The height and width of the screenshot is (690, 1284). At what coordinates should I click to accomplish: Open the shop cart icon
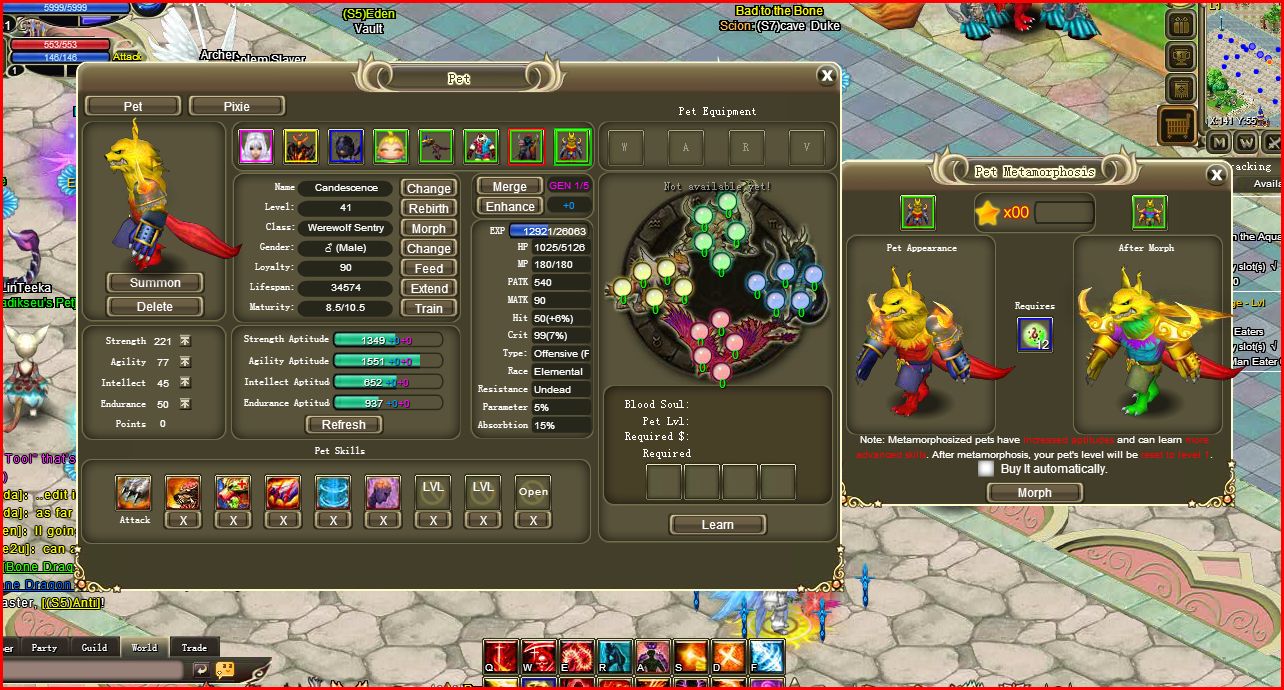[x=1179, y=126]
